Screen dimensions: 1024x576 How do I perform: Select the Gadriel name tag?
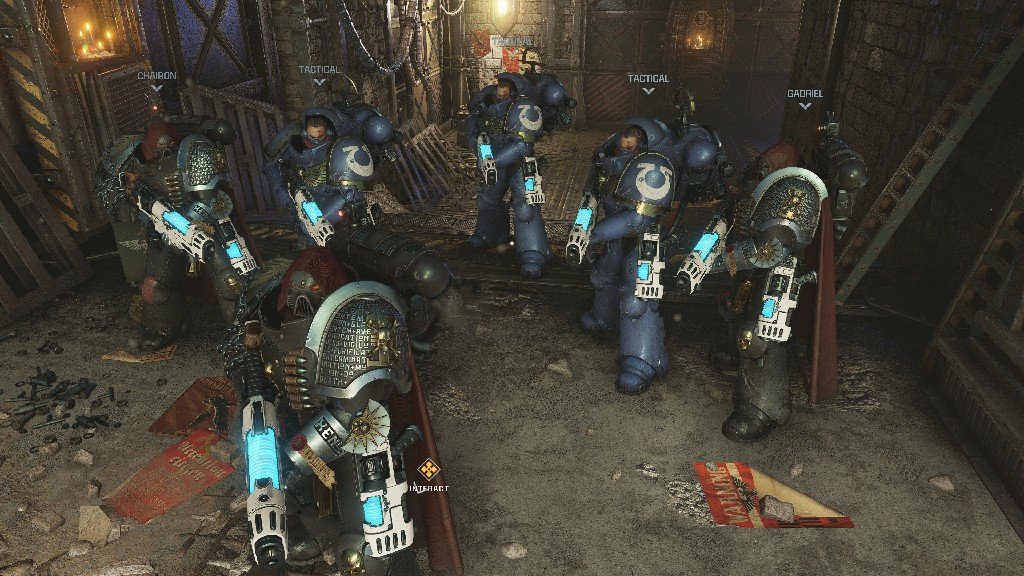pos(804,93)
